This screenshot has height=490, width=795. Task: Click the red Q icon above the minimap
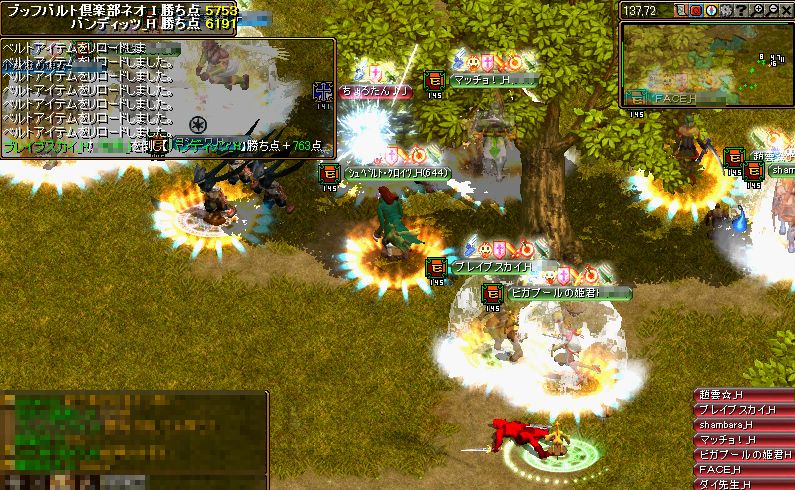coord(696,10)
